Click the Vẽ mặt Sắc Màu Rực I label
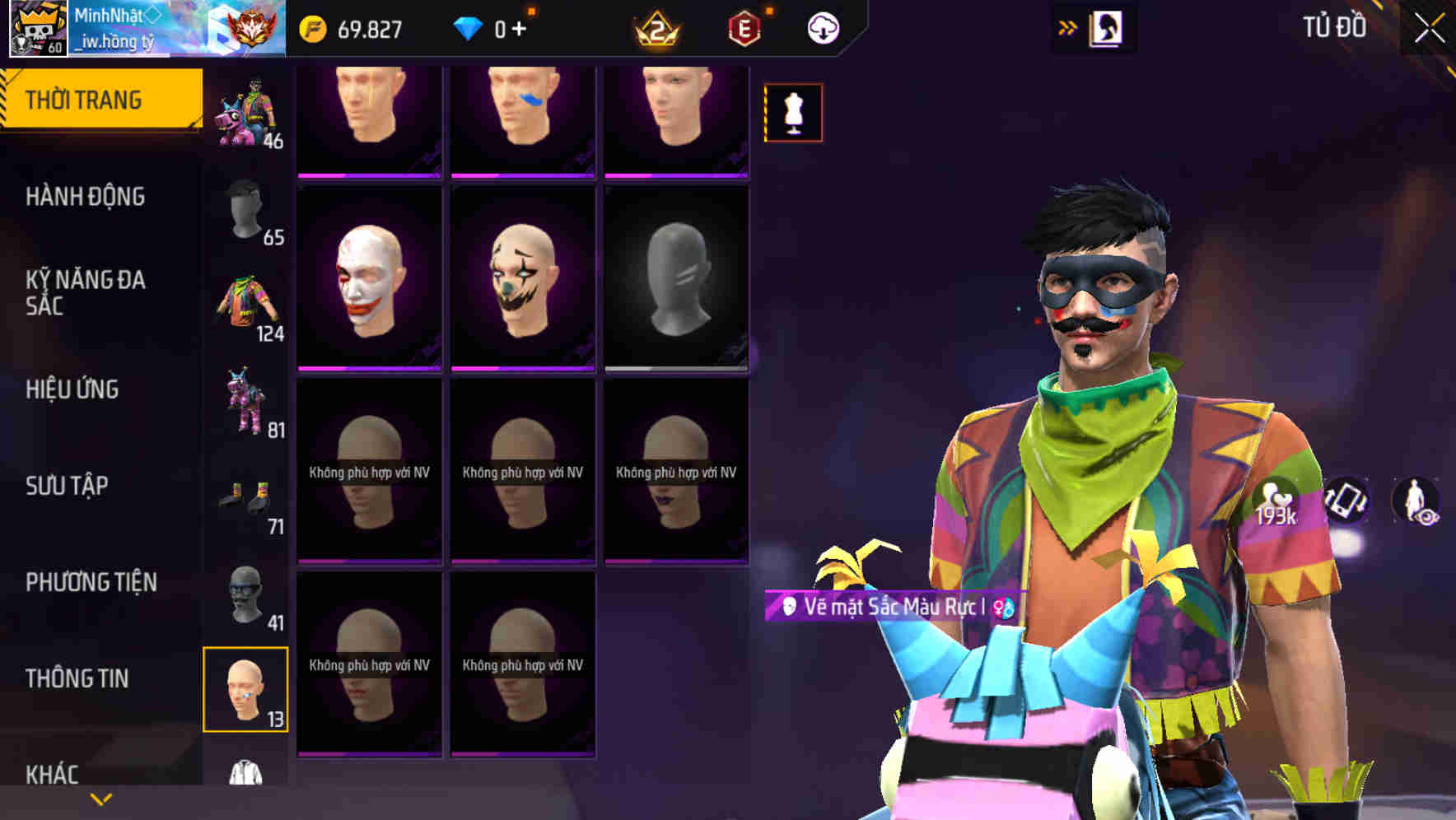Image resolution: width=1456 pixels, height=820 pixels. tap(888, 607)
